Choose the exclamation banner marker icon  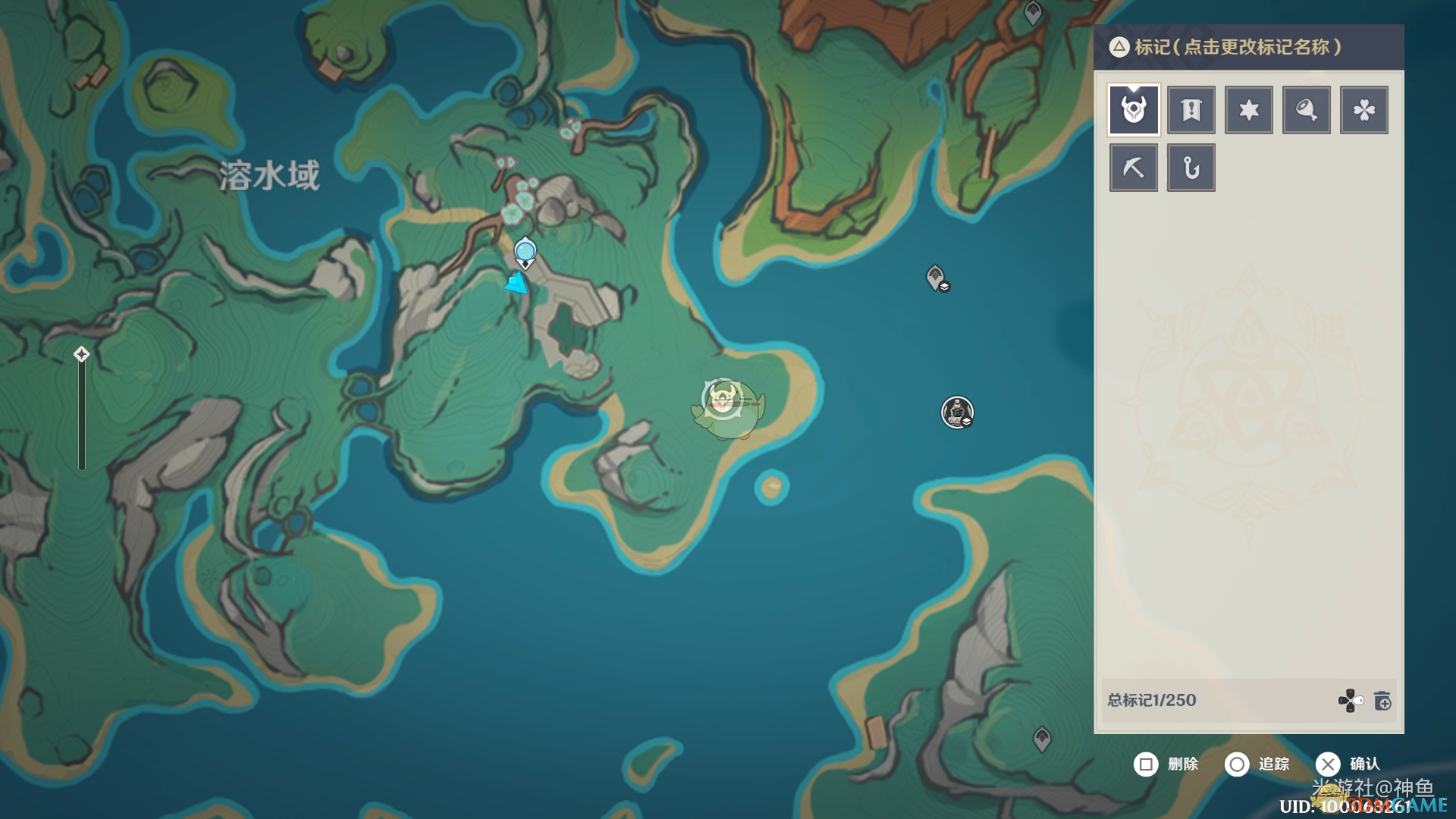click(x=1191, y=110)
